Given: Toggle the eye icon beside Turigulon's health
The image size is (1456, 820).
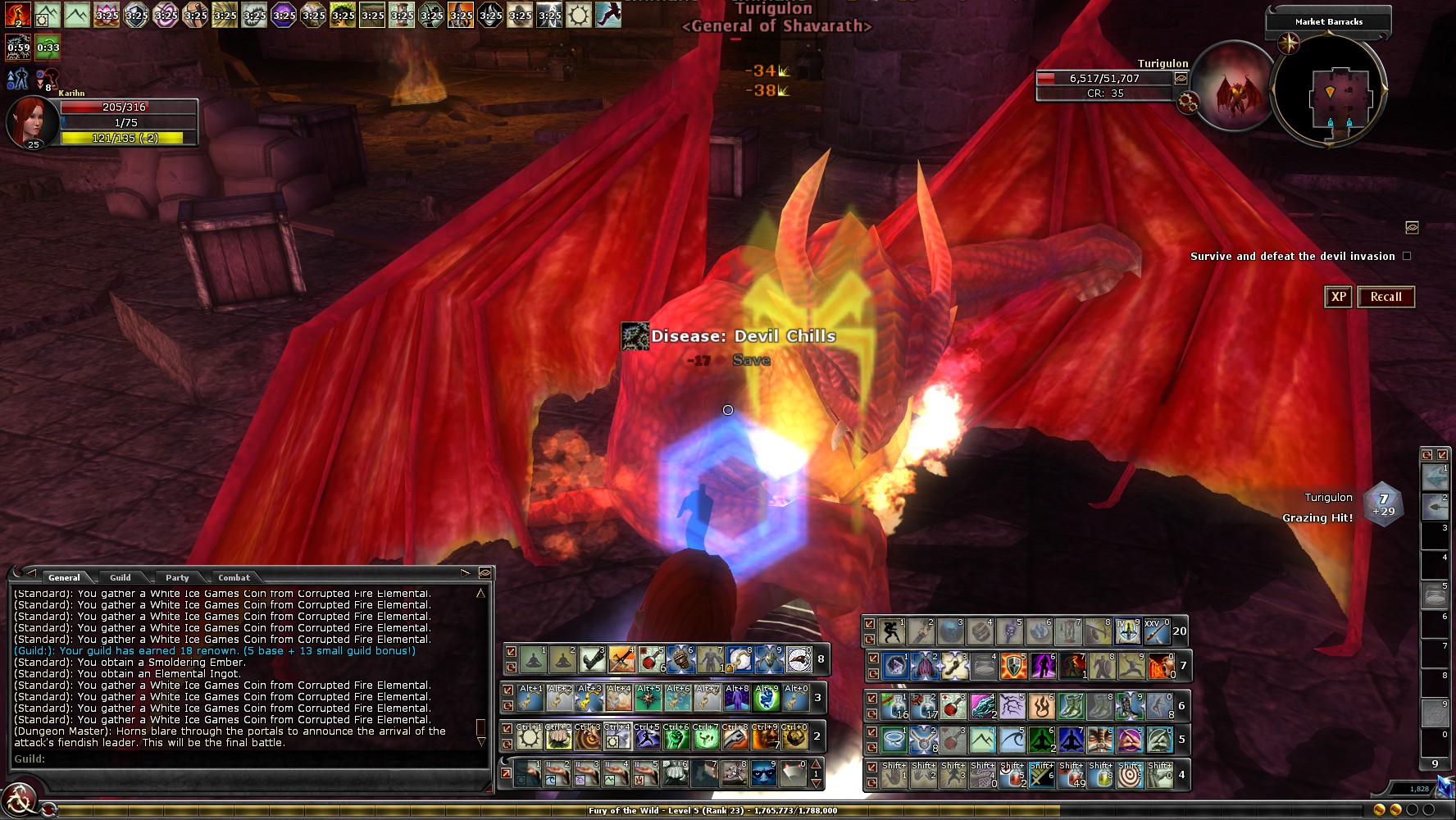Looking at the screenshot, I should [1181, 79].
